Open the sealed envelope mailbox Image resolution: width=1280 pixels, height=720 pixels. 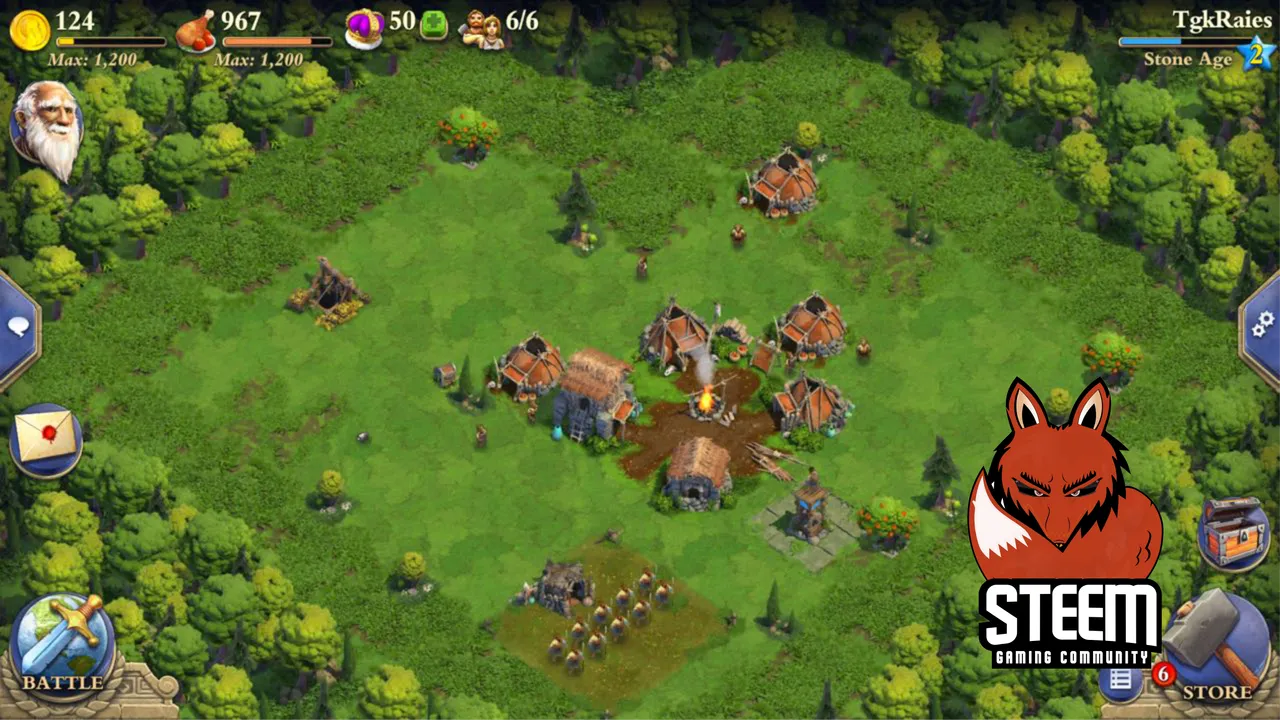click(x=45, y=440)
